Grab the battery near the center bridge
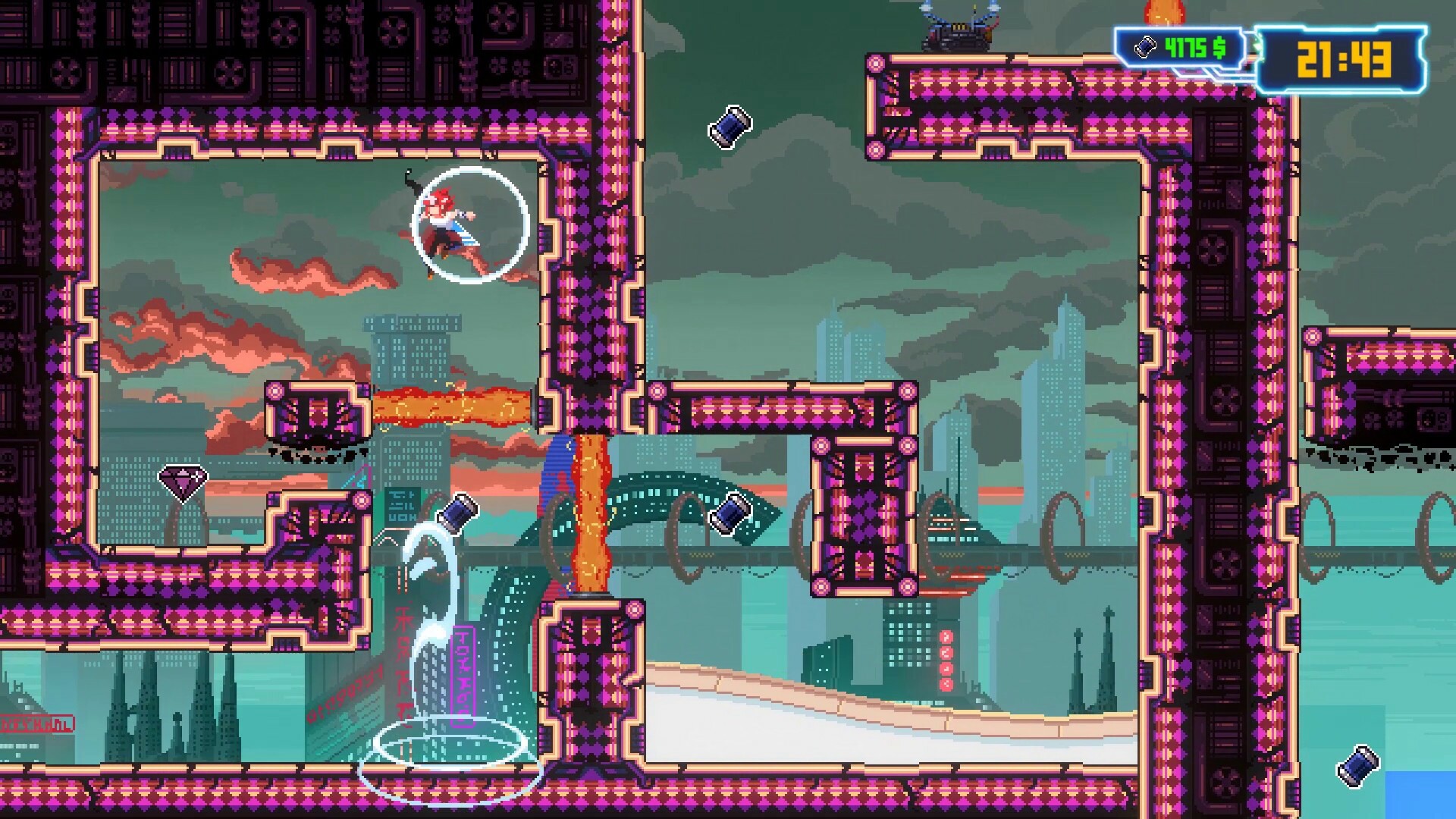 point(730,512)
